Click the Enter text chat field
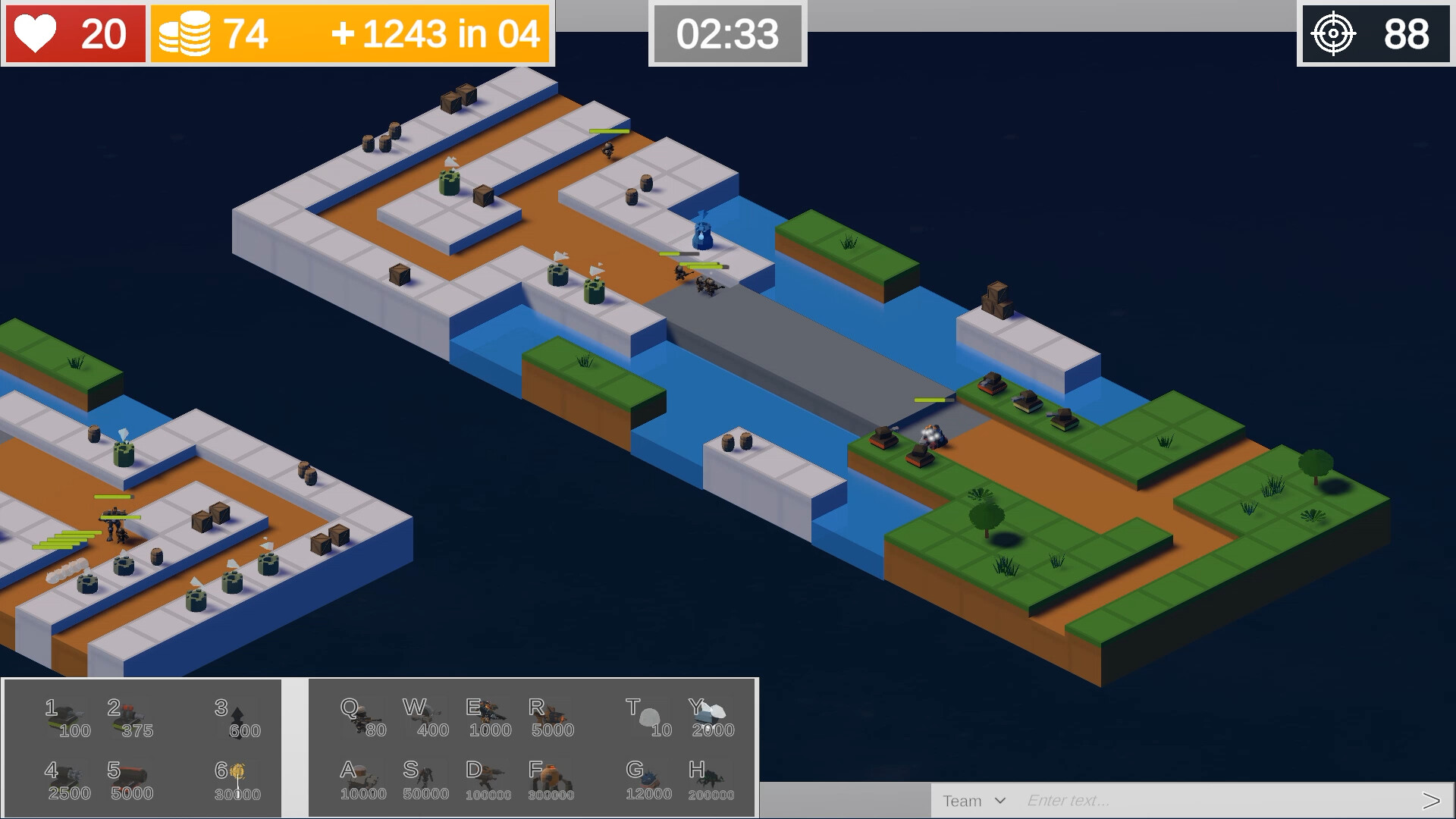Screen dimensions: 1456x819 pos(1137,800)
